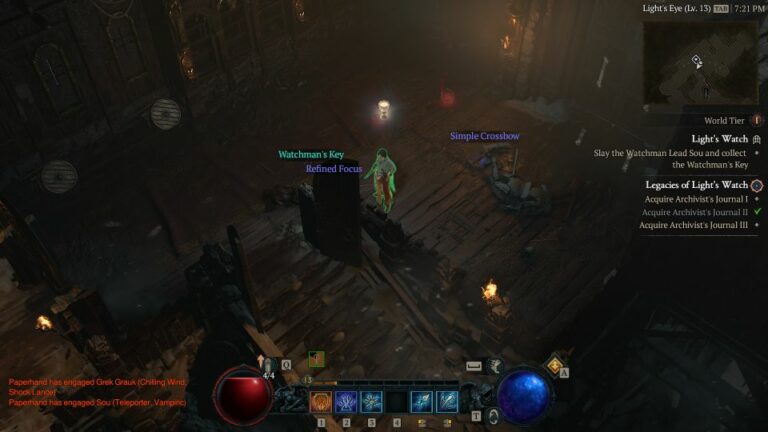The width and height of the screenshot is (768, 432).
Task: Use the left mouse button skill slot
Action: click(x=422, y=402)
